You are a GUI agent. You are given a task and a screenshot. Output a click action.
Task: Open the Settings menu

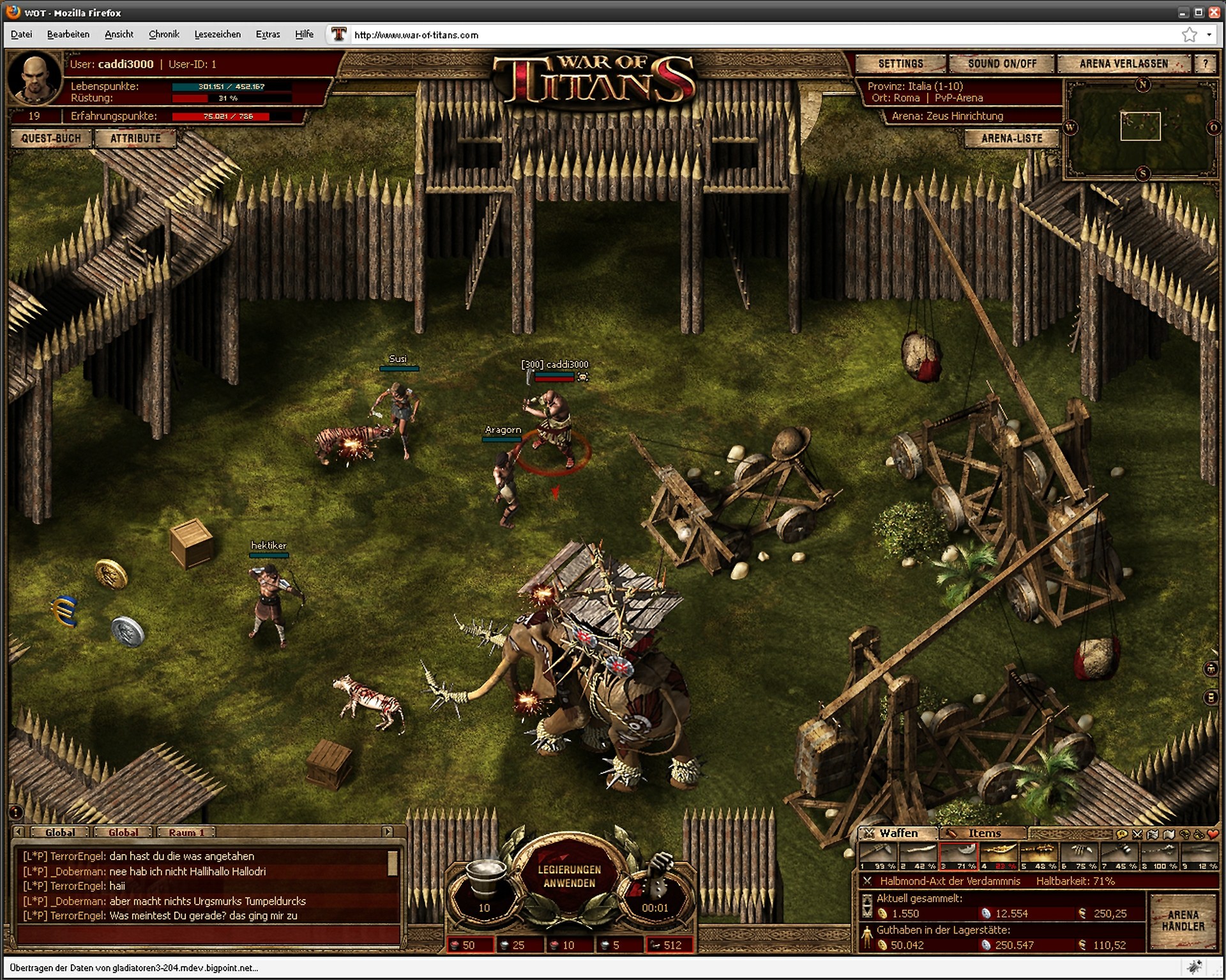[900, 64]
